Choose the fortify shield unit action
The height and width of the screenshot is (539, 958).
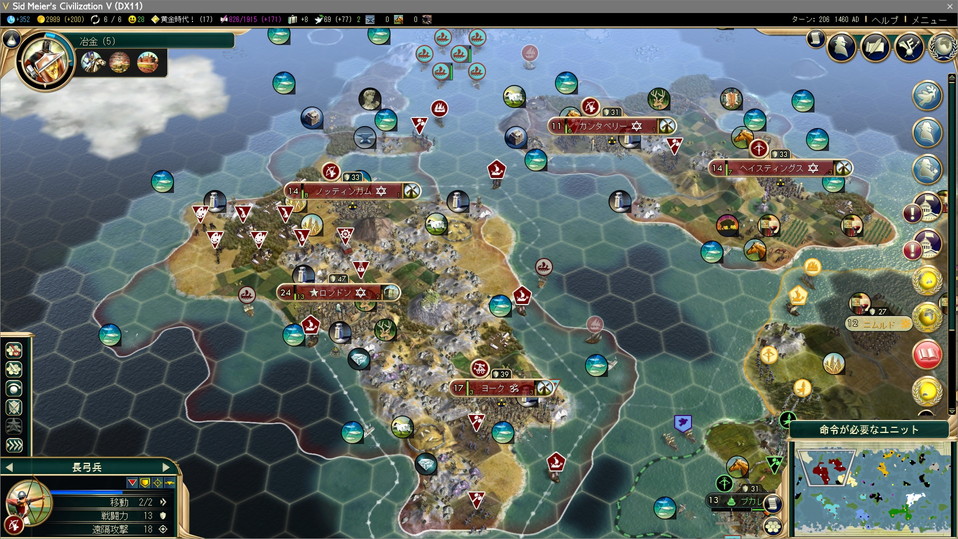(x=14, y=408)
